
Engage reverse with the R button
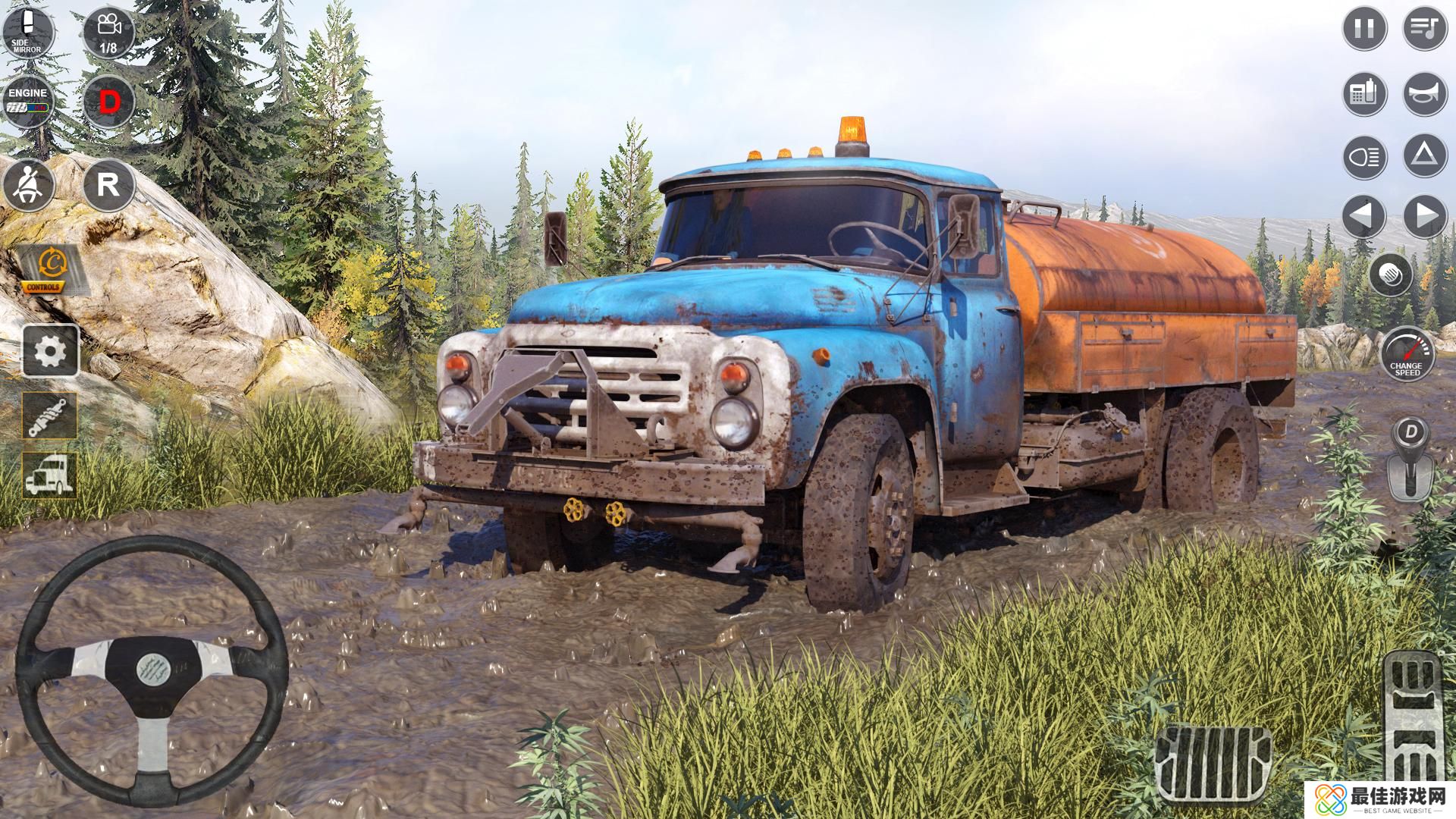108,185
